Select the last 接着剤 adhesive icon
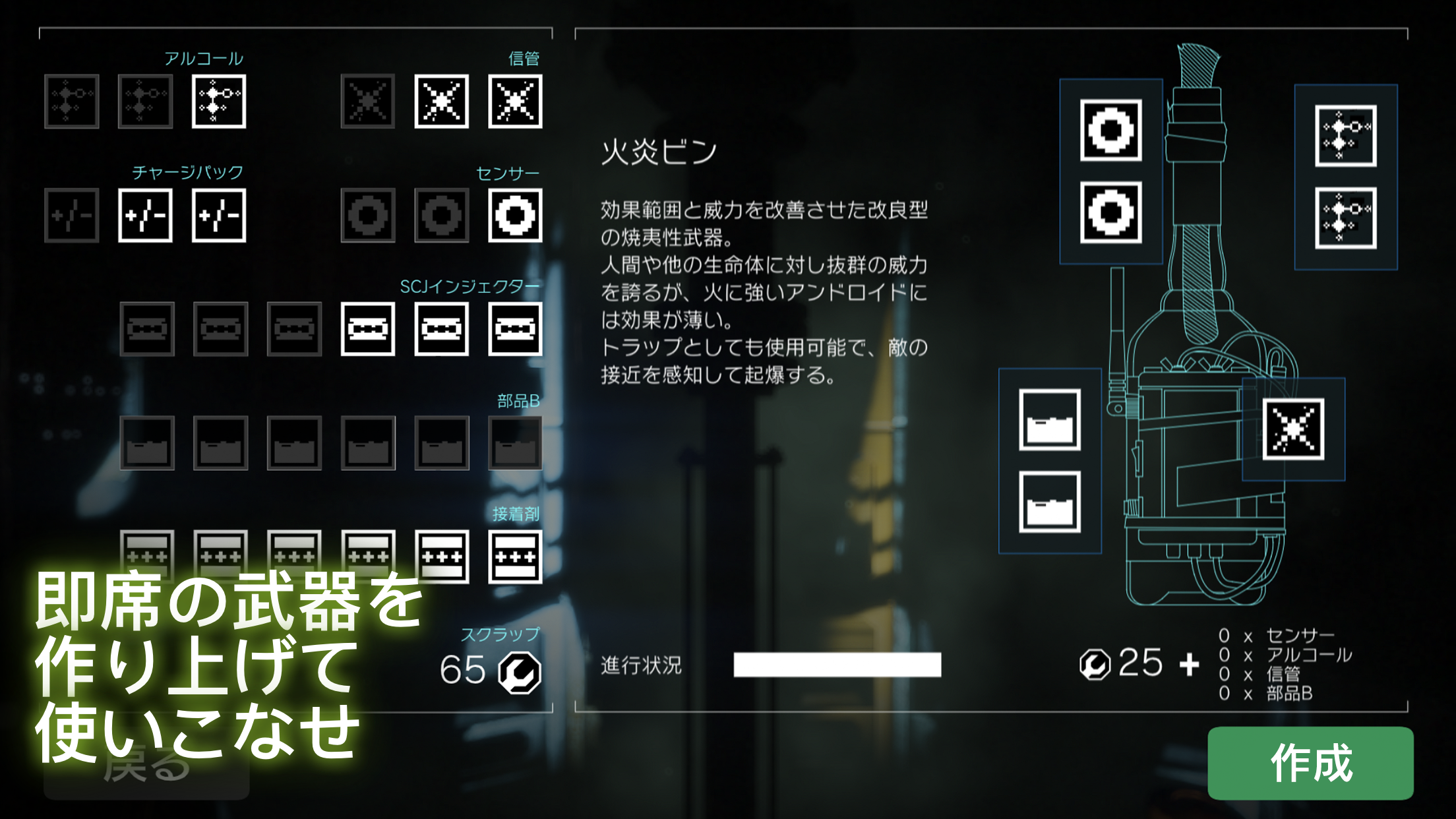The width and height of the screenshot is (1456, 819). coord(514,556)
